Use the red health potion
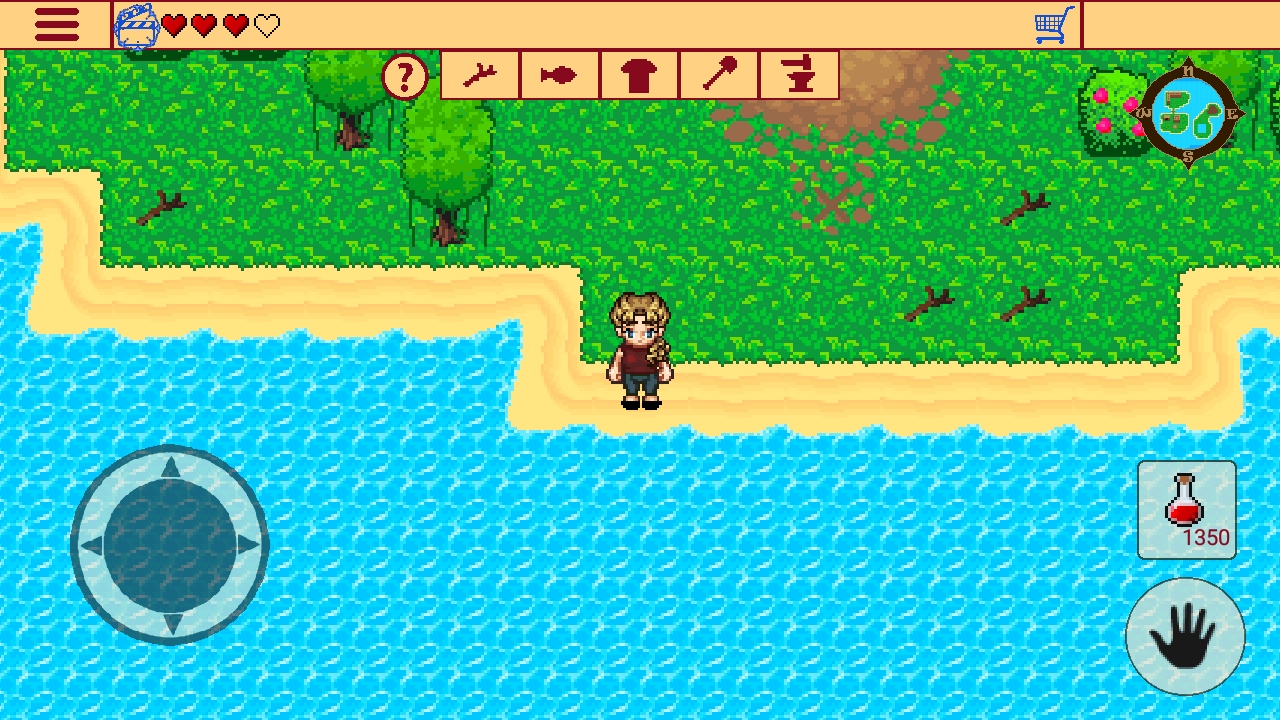 1186,509
